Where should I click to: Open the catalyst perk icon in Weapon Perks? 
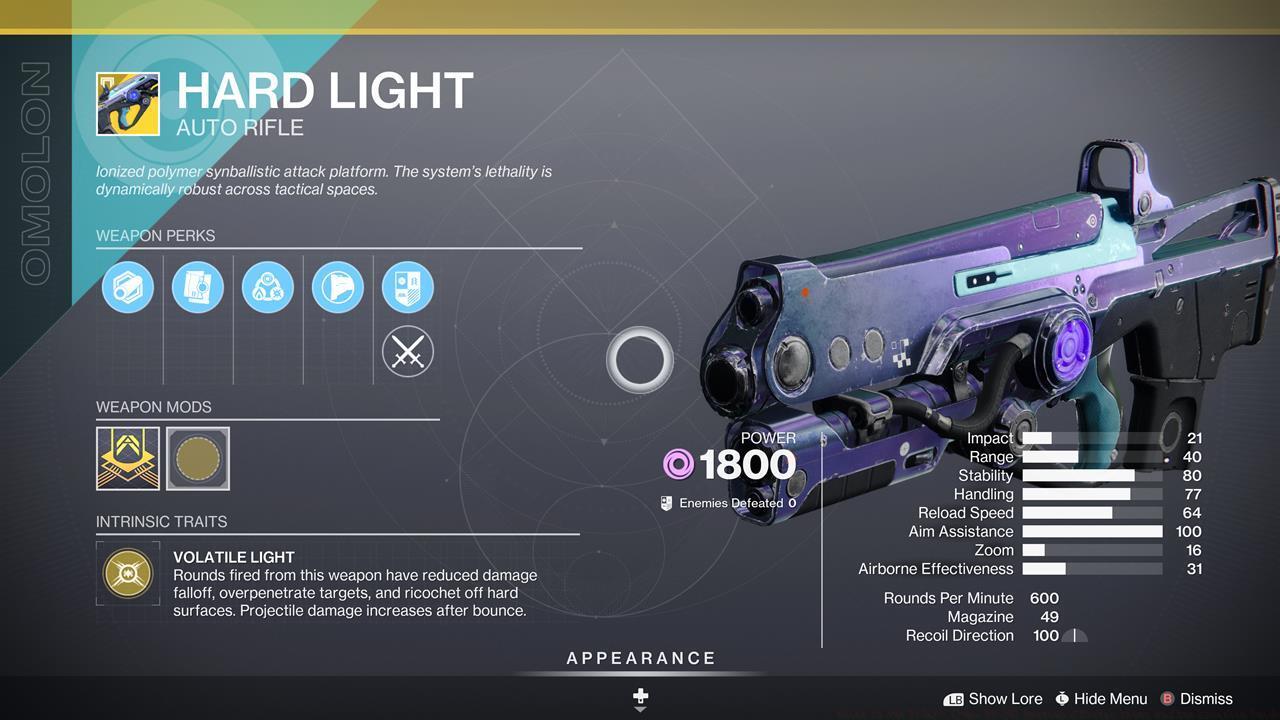tap(407, 287)
